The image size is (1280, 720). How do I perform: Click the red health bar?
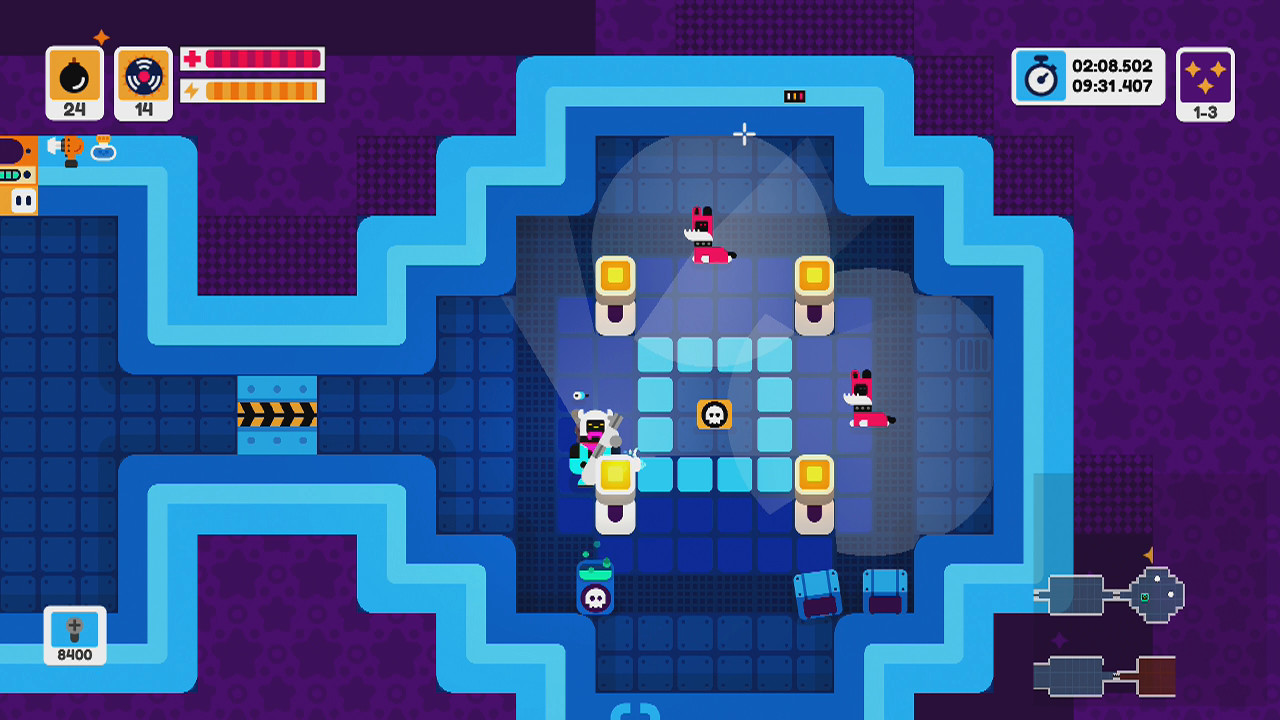point(265,60)
